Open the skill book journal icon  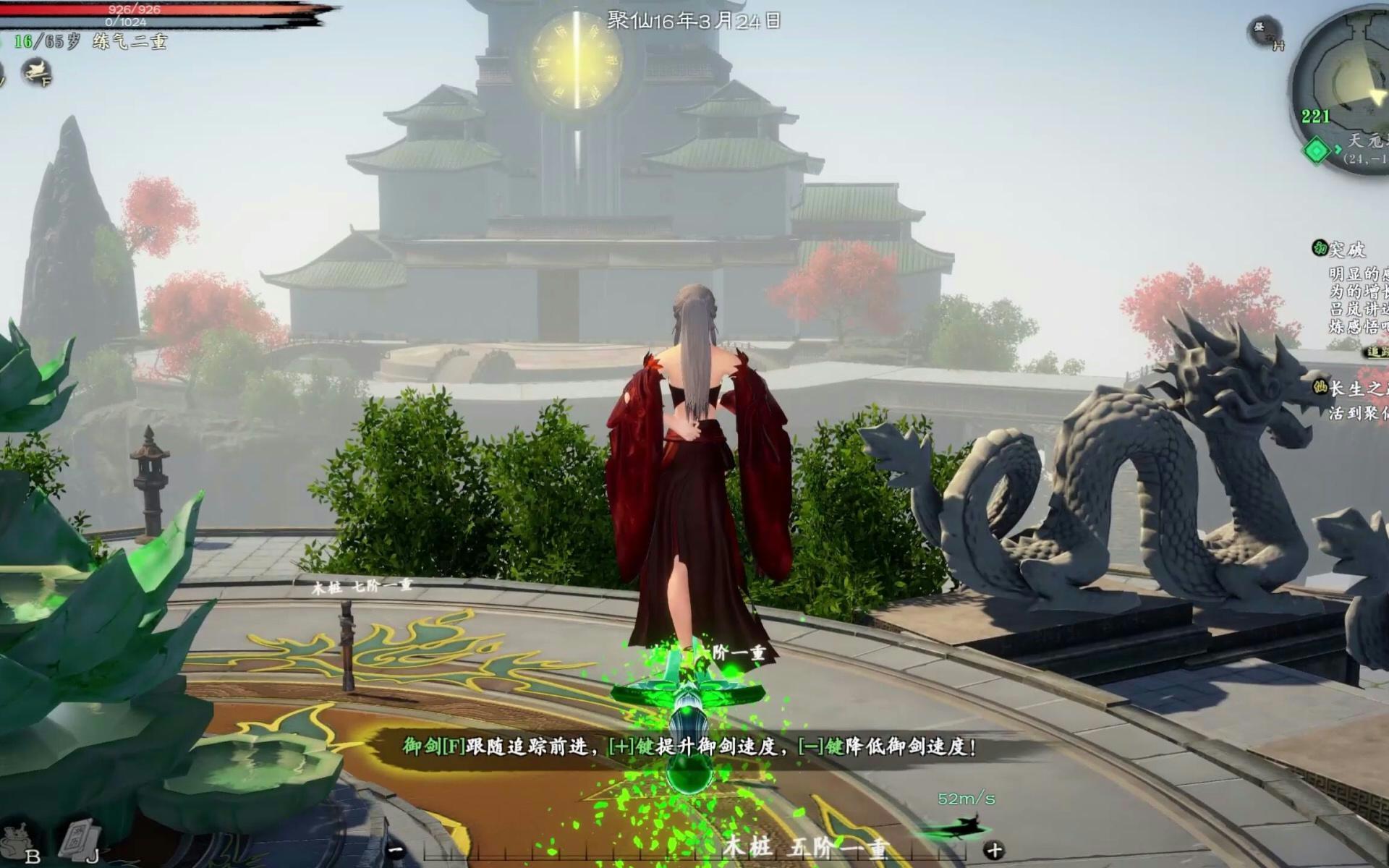pos(80,839)
